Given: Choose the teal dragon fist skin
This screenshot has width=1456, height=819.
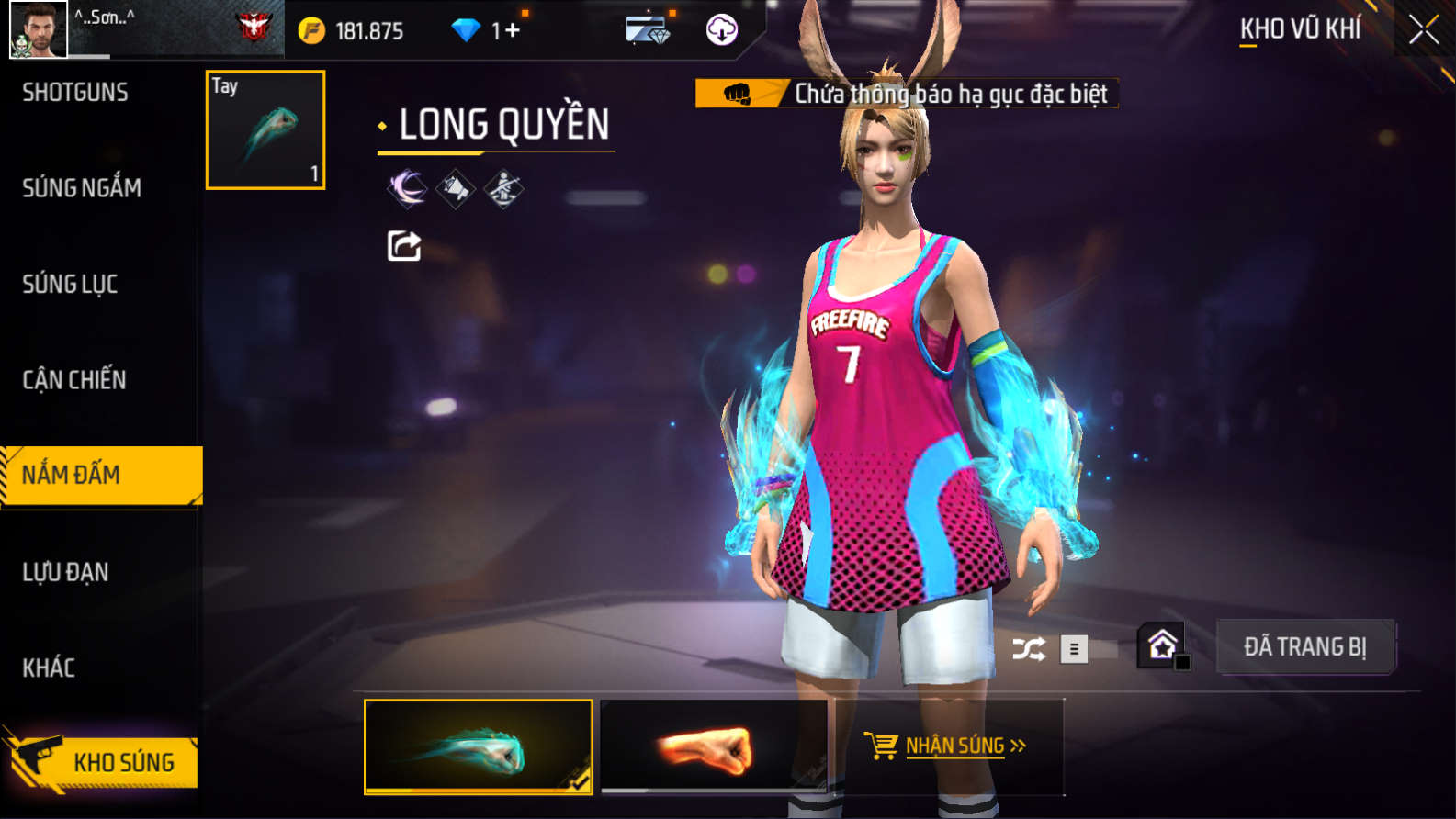Looking at the screenshot, I should 478,746.
